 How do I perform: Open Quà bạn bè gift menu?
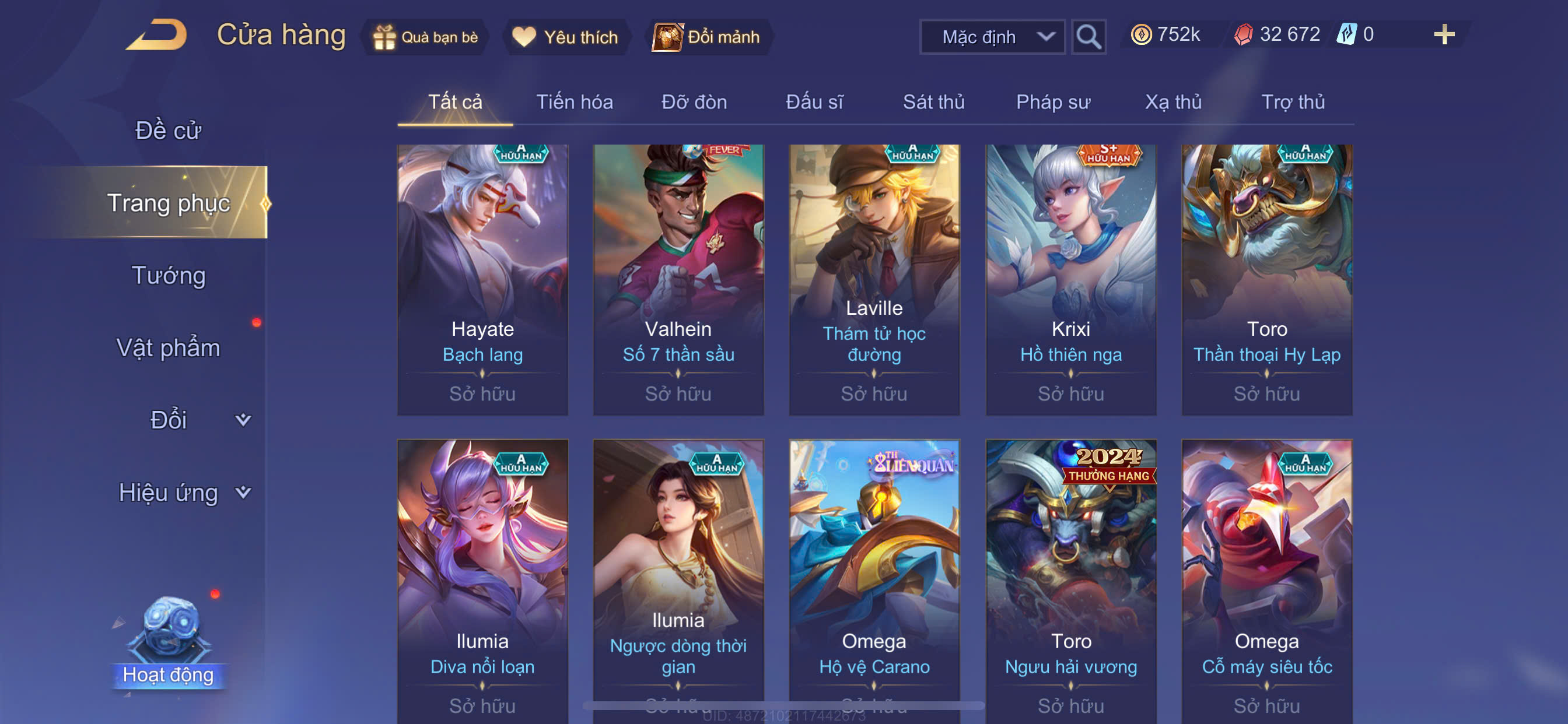pos(426,37)
